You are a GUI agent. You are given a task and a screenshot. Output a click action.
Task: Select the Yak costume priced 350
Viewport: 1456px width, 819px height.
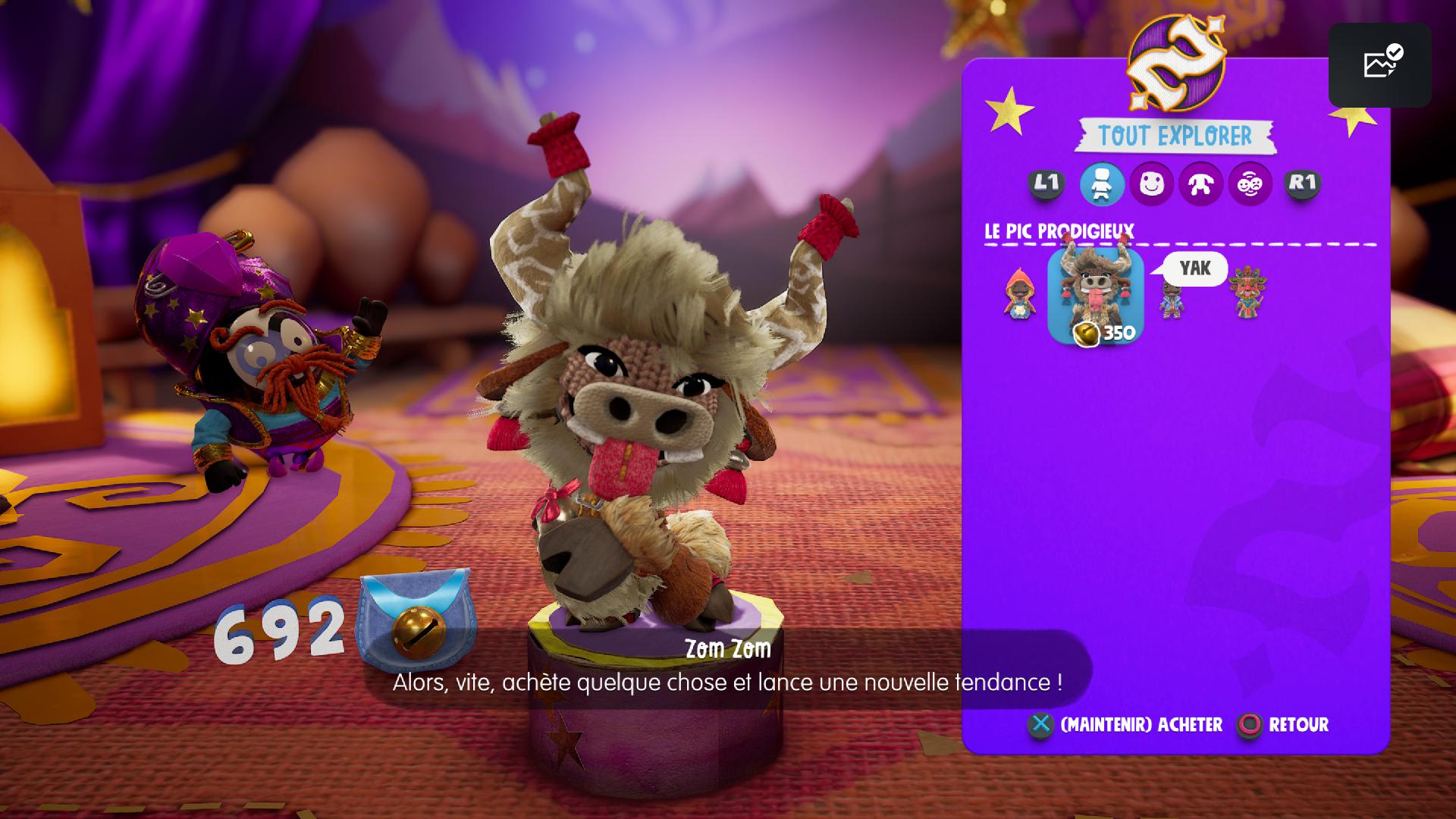[x=1095, y=294]
